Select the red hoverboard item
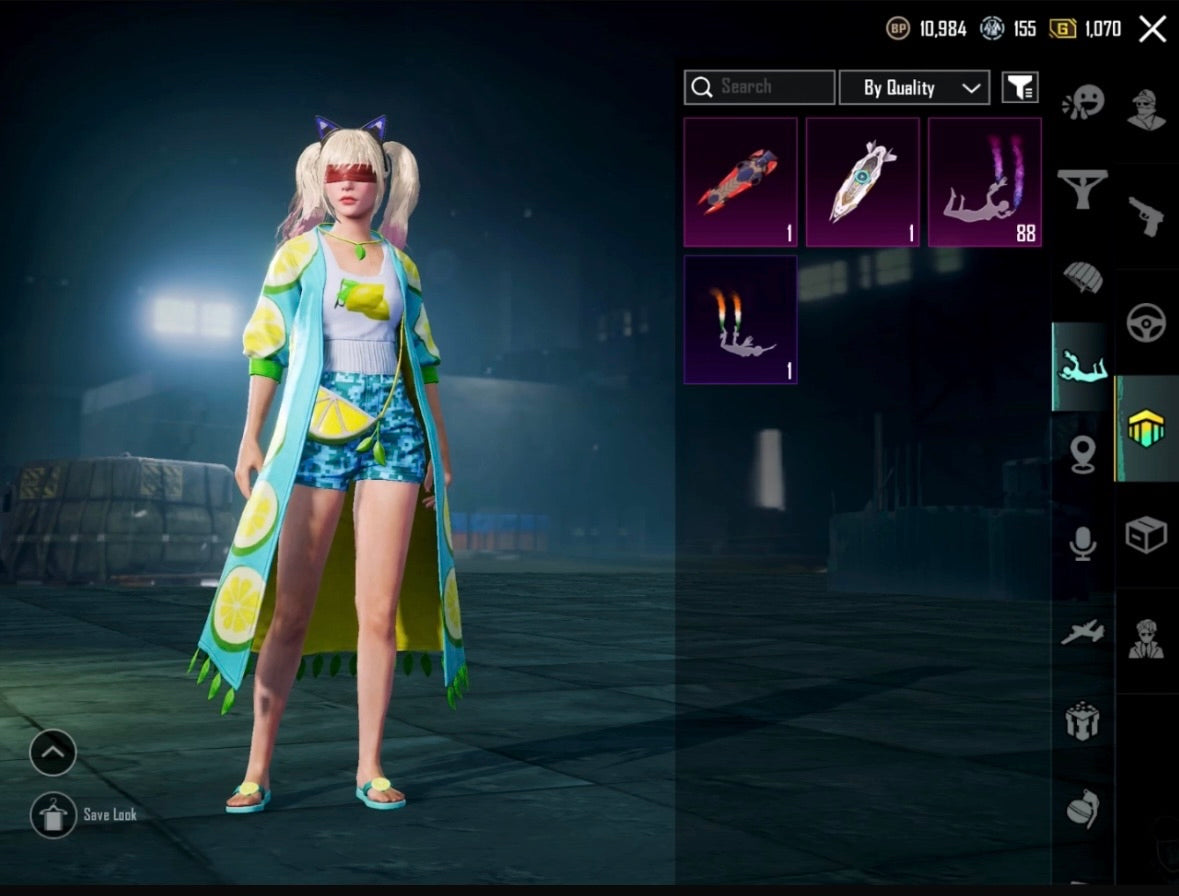 click(x=740, y=182)
